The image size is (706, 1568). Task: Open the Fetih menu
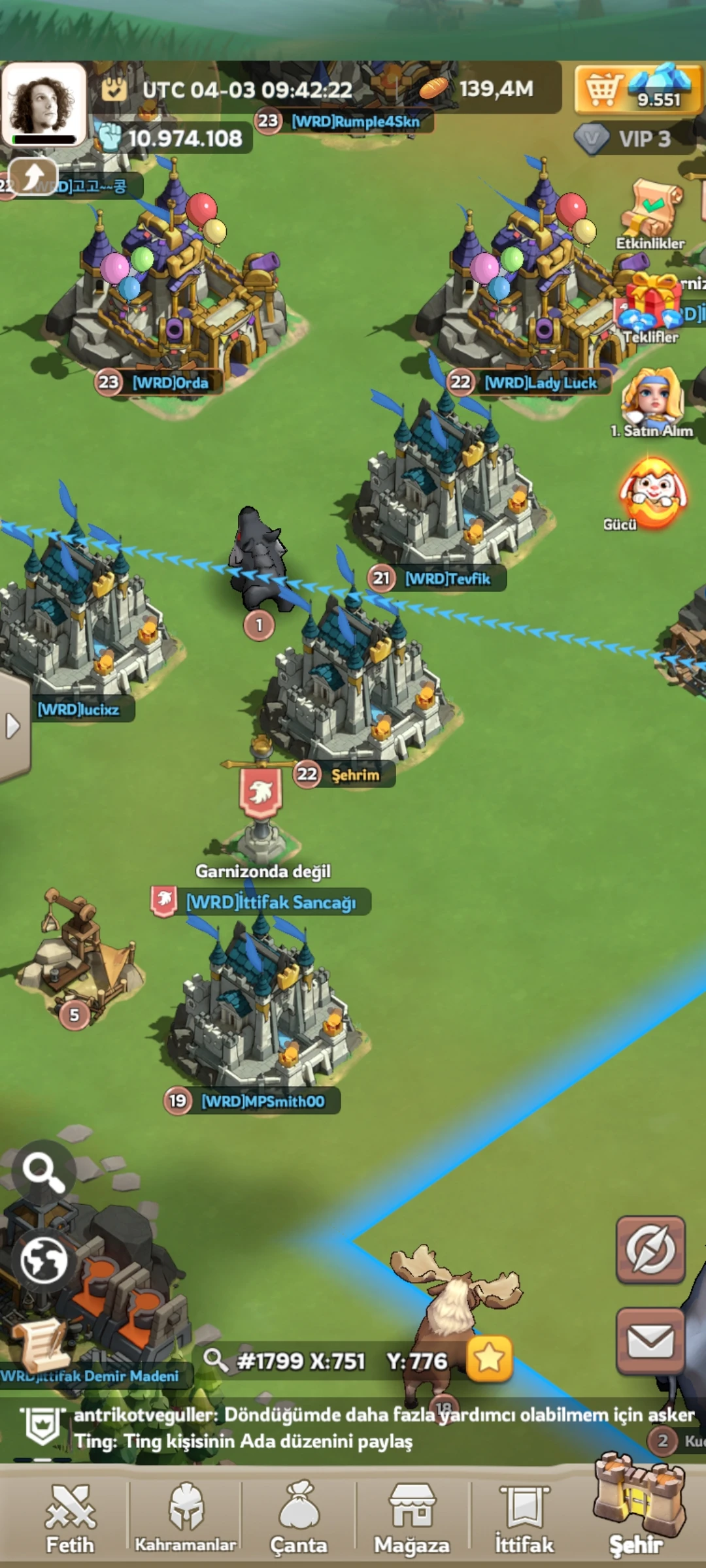[70, 1518]
